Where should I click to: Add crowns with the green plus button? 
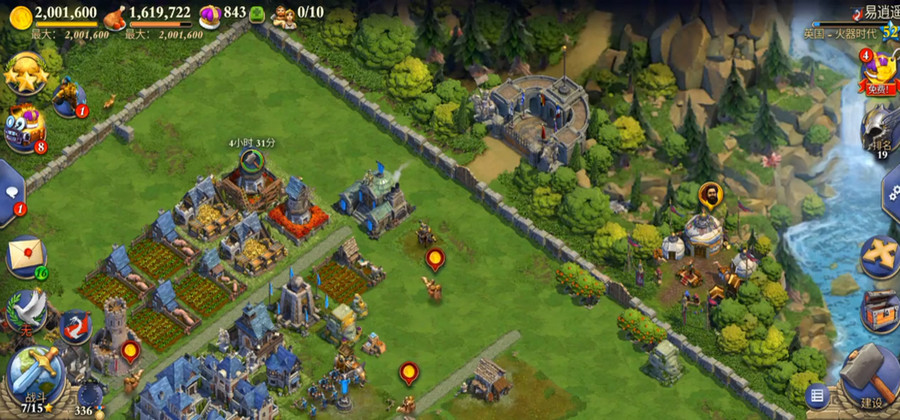257,13
